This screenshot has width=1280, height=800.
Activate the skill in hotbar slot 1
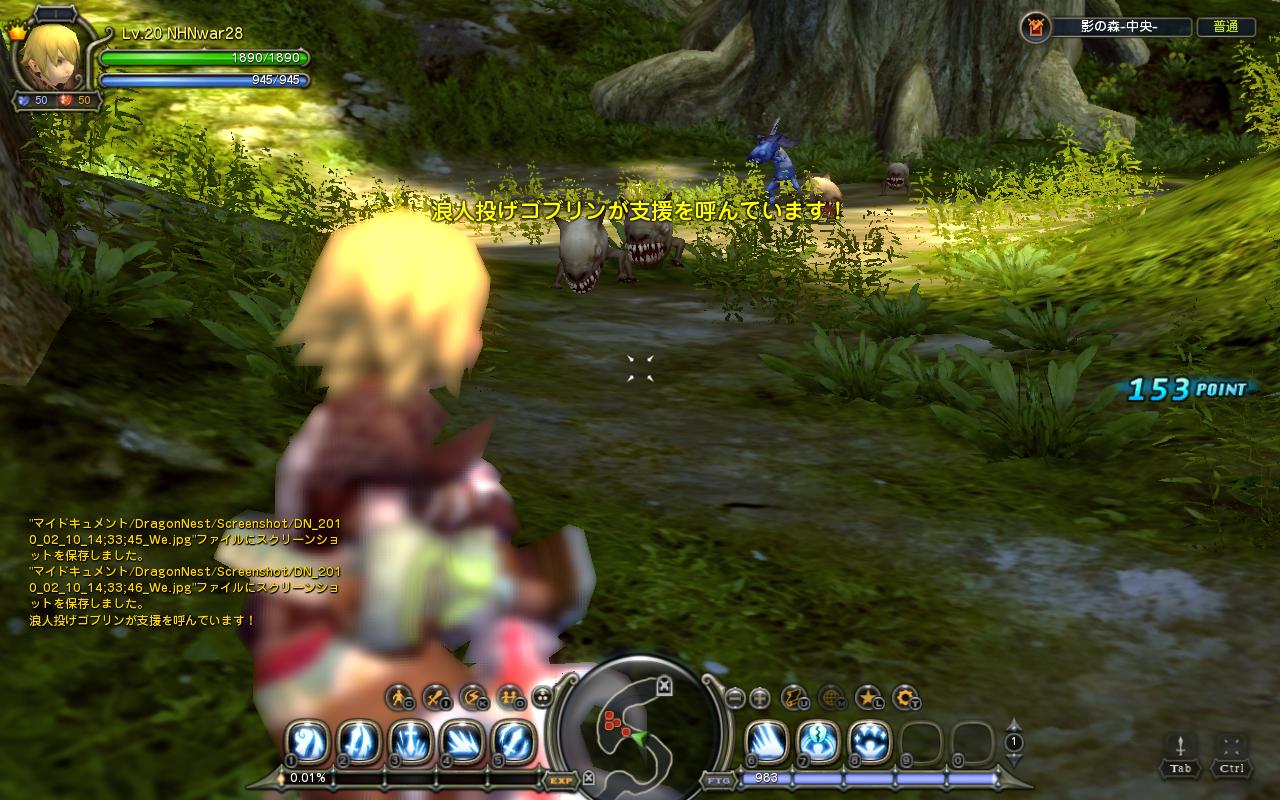(307, 741)
